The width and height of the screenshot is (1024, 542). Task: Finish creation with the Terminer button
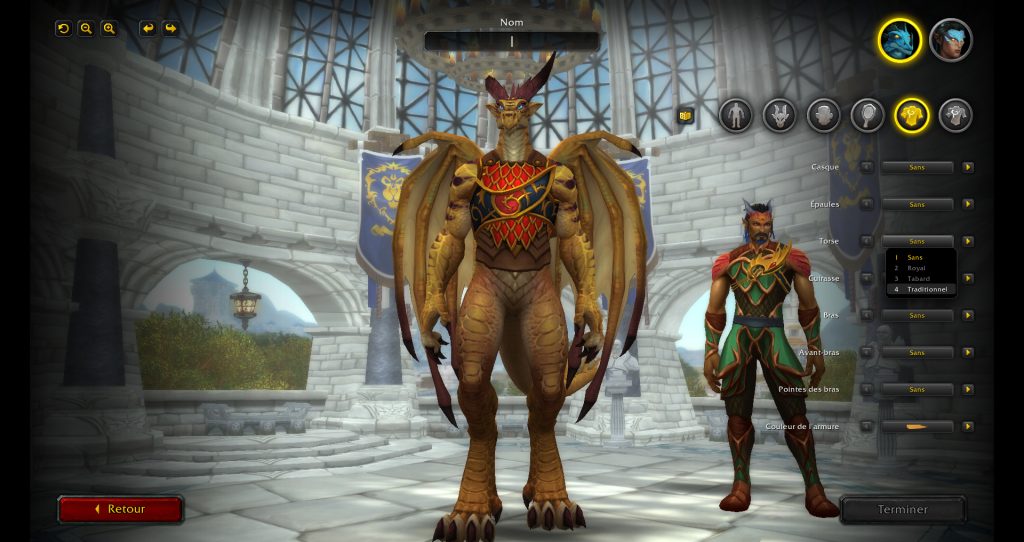902,509
